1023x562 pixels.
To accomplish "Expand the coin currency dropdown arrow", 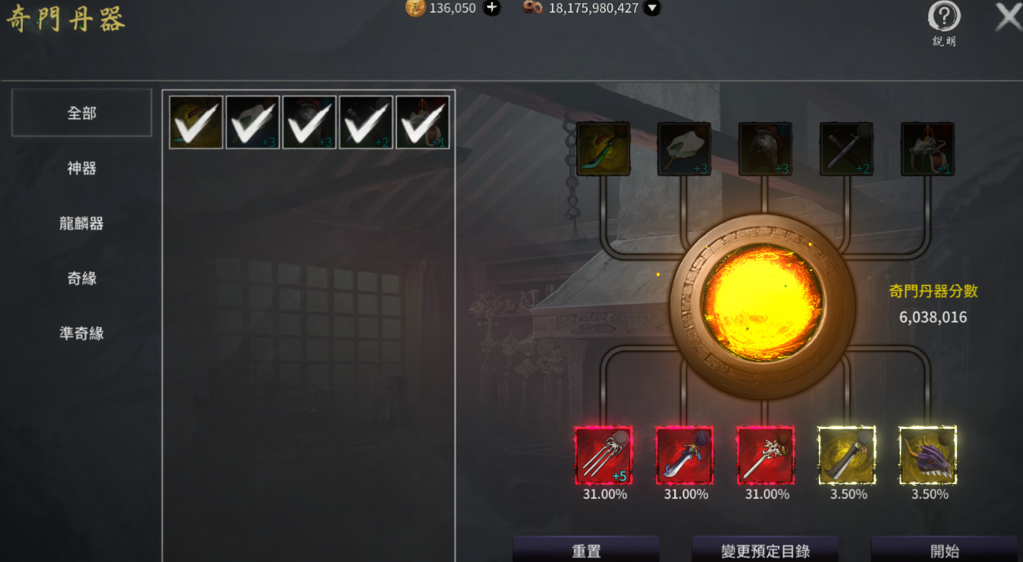I will point(652,8).
